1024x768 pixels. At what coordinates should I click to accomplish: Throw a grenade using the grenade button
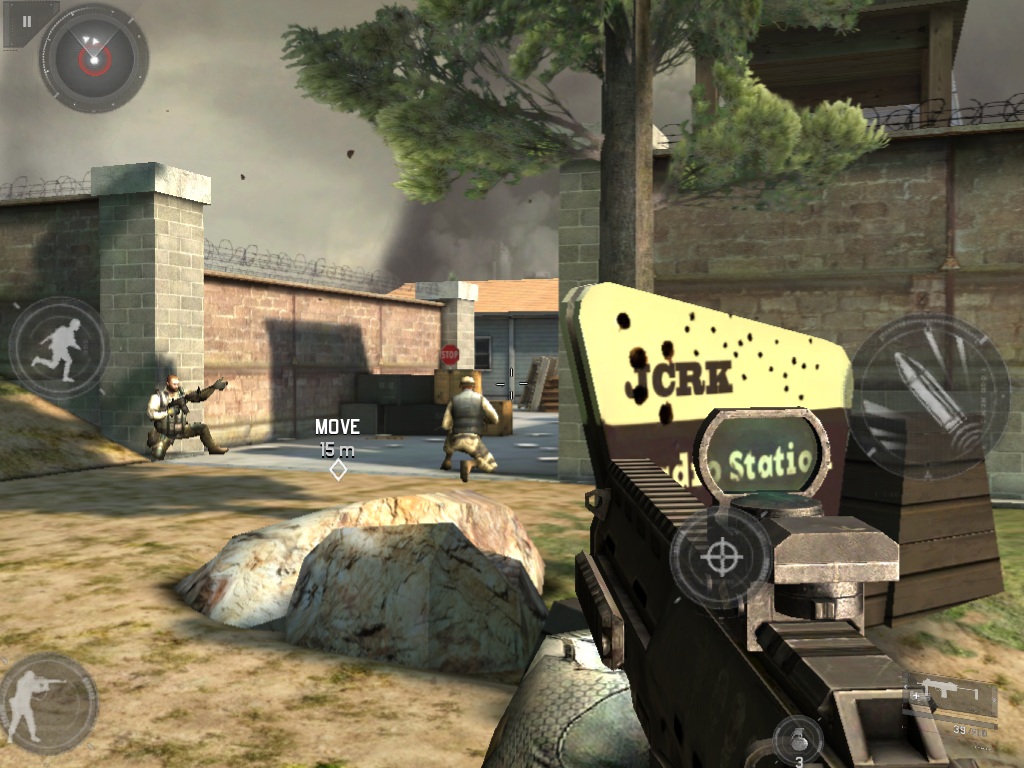pos(798,742)
